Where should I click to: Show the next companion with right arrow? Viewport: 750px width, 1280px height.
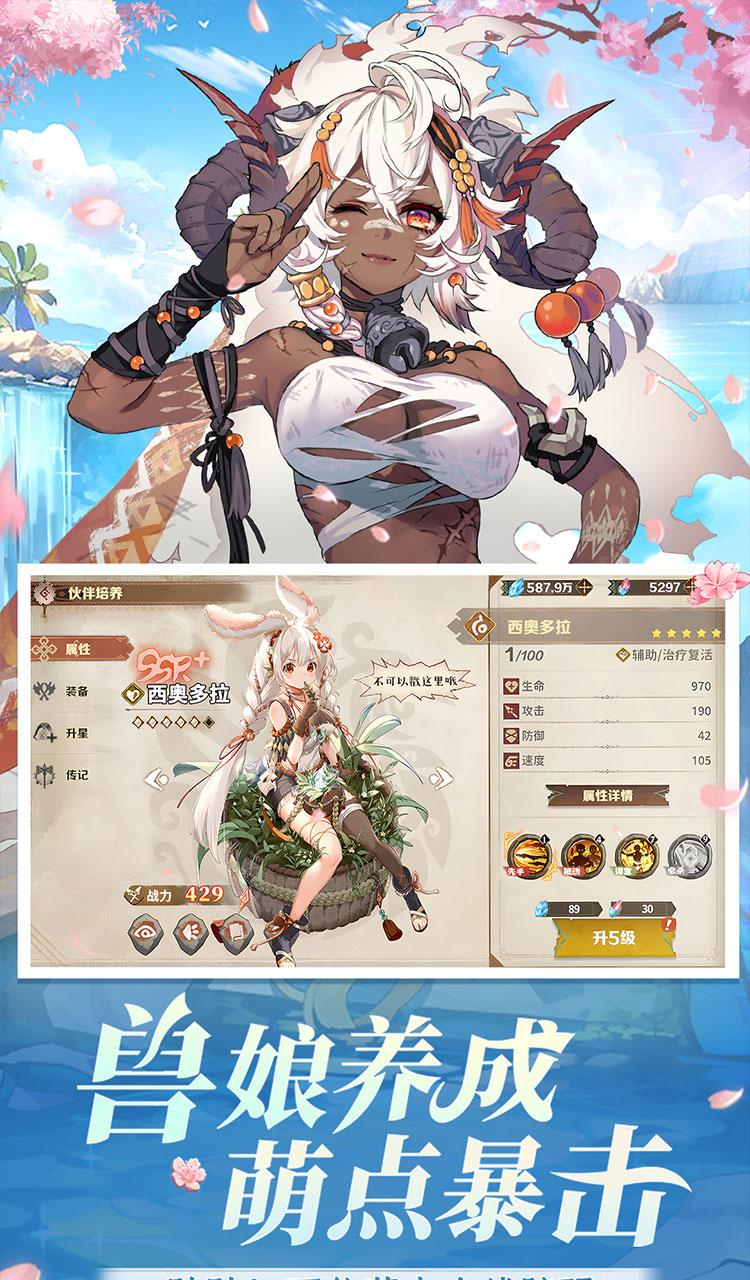[439, 778]
